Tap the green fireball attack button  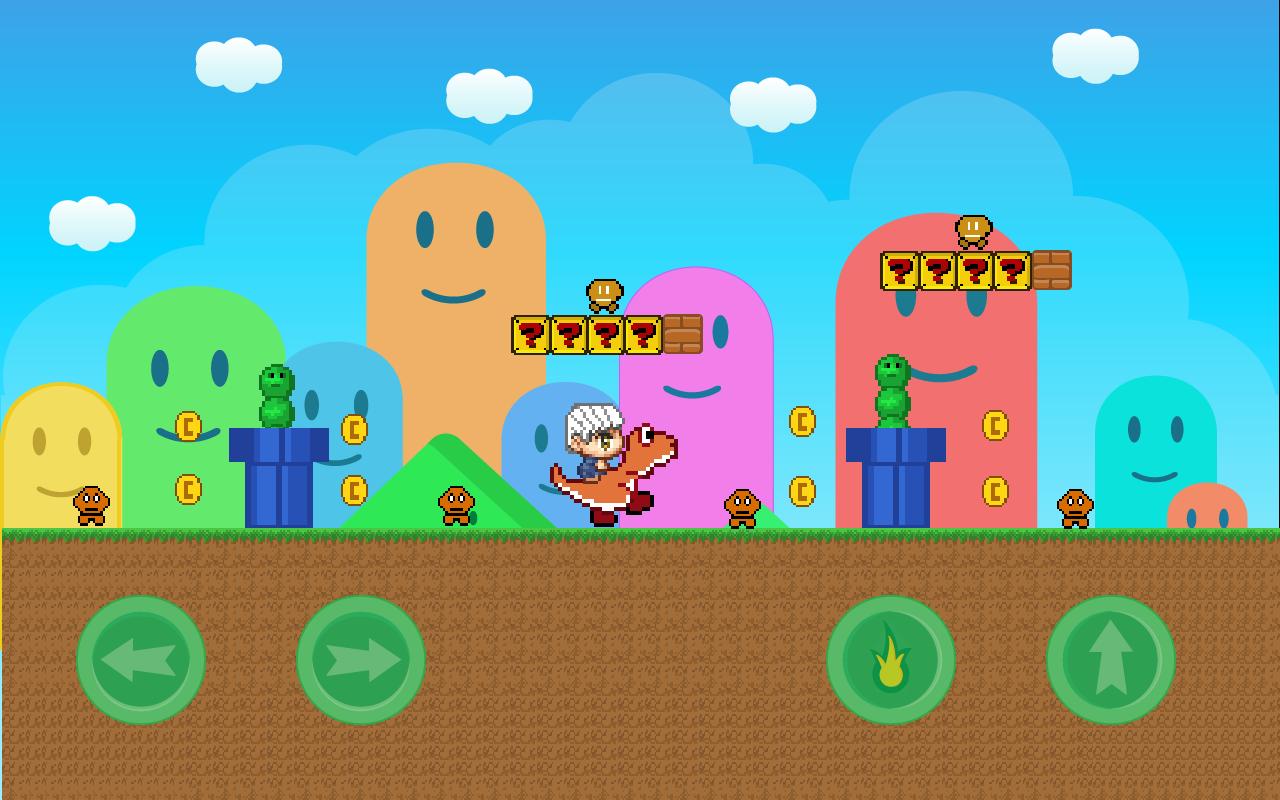pos(891,660)
